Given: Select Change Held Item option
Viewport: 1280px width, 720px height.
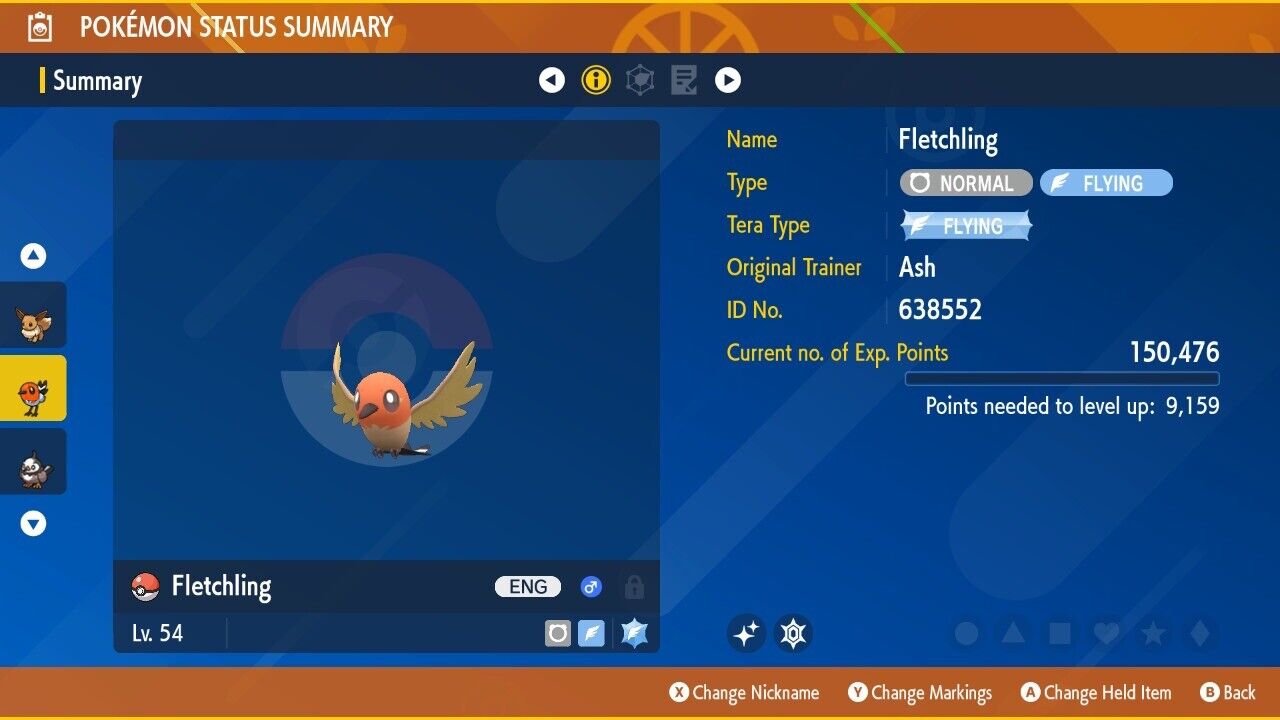Looking at the screenshot, I should coord(1096,692).
